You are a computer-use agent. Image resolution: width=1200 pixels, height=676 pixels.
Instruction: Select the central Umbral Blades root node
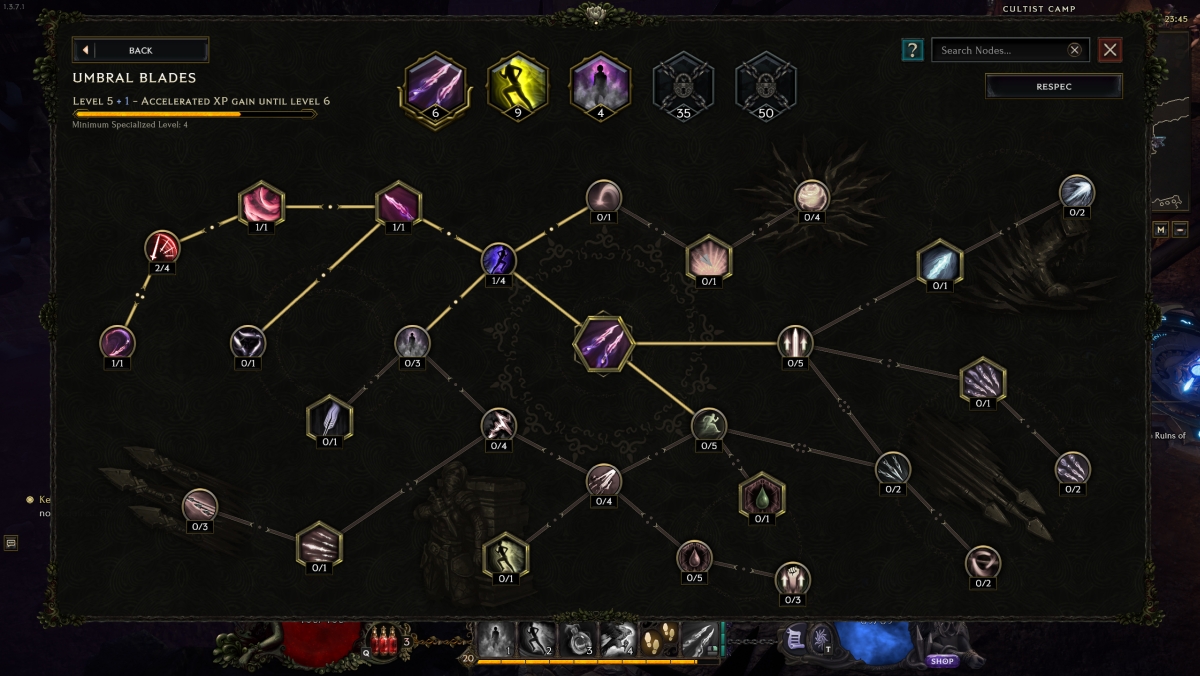[x=604, y=343]
